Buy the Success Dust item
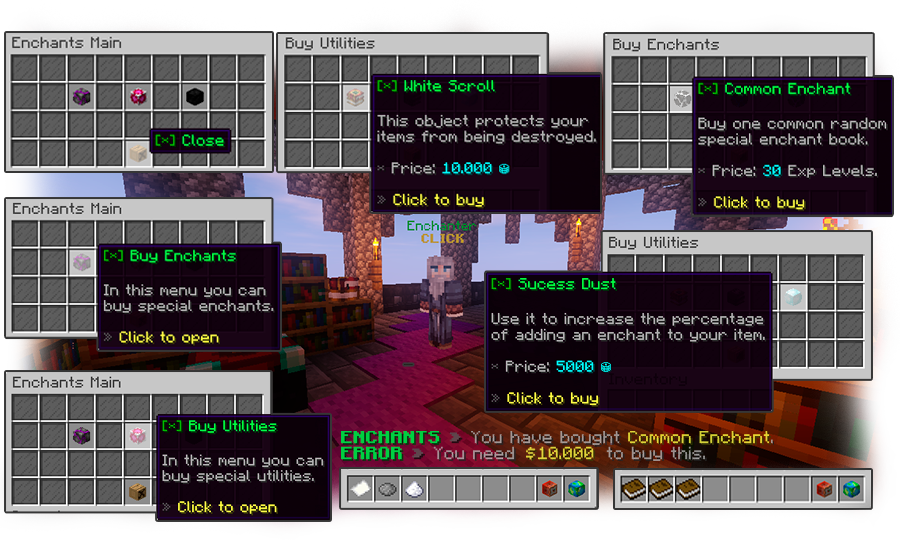 click(792, 296)
